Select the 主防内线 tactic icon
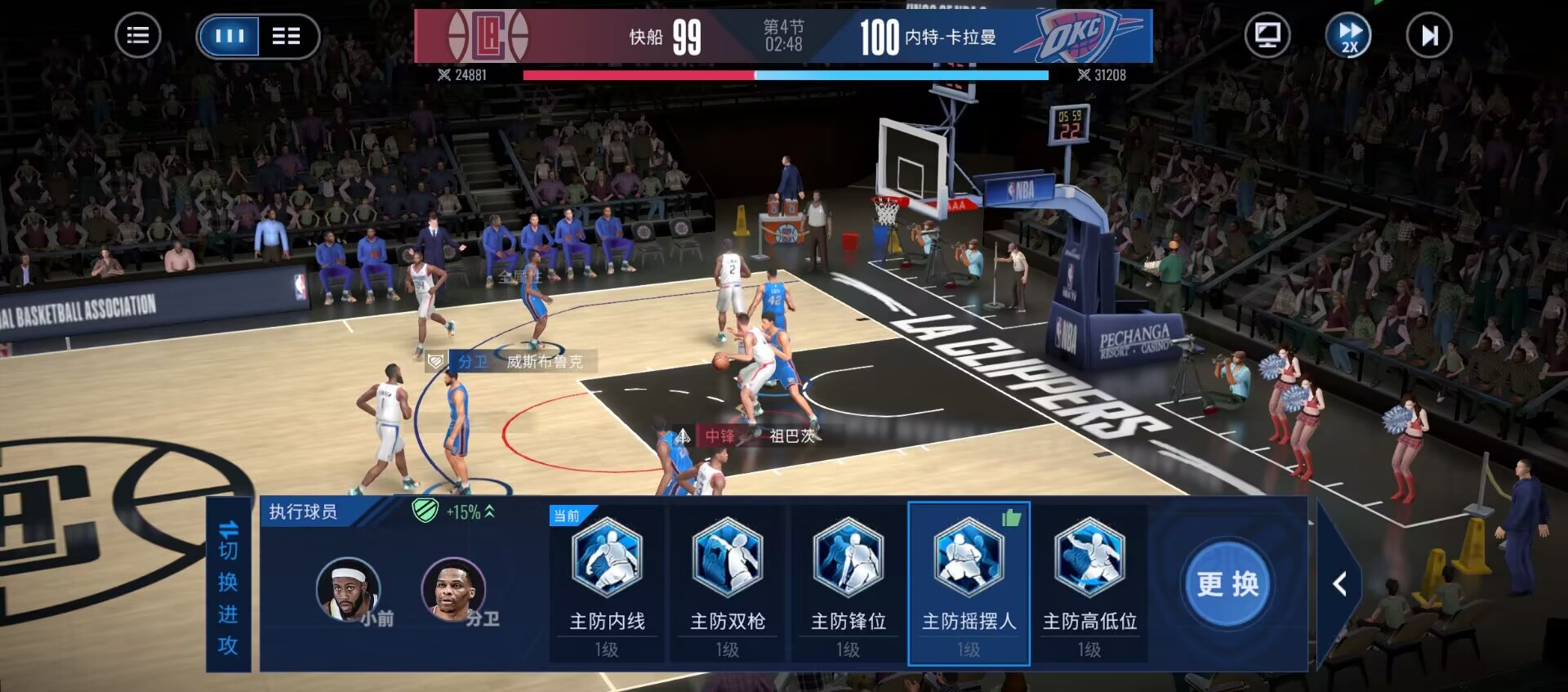This screenshot has height=692, width=1568. pos(605,557)
